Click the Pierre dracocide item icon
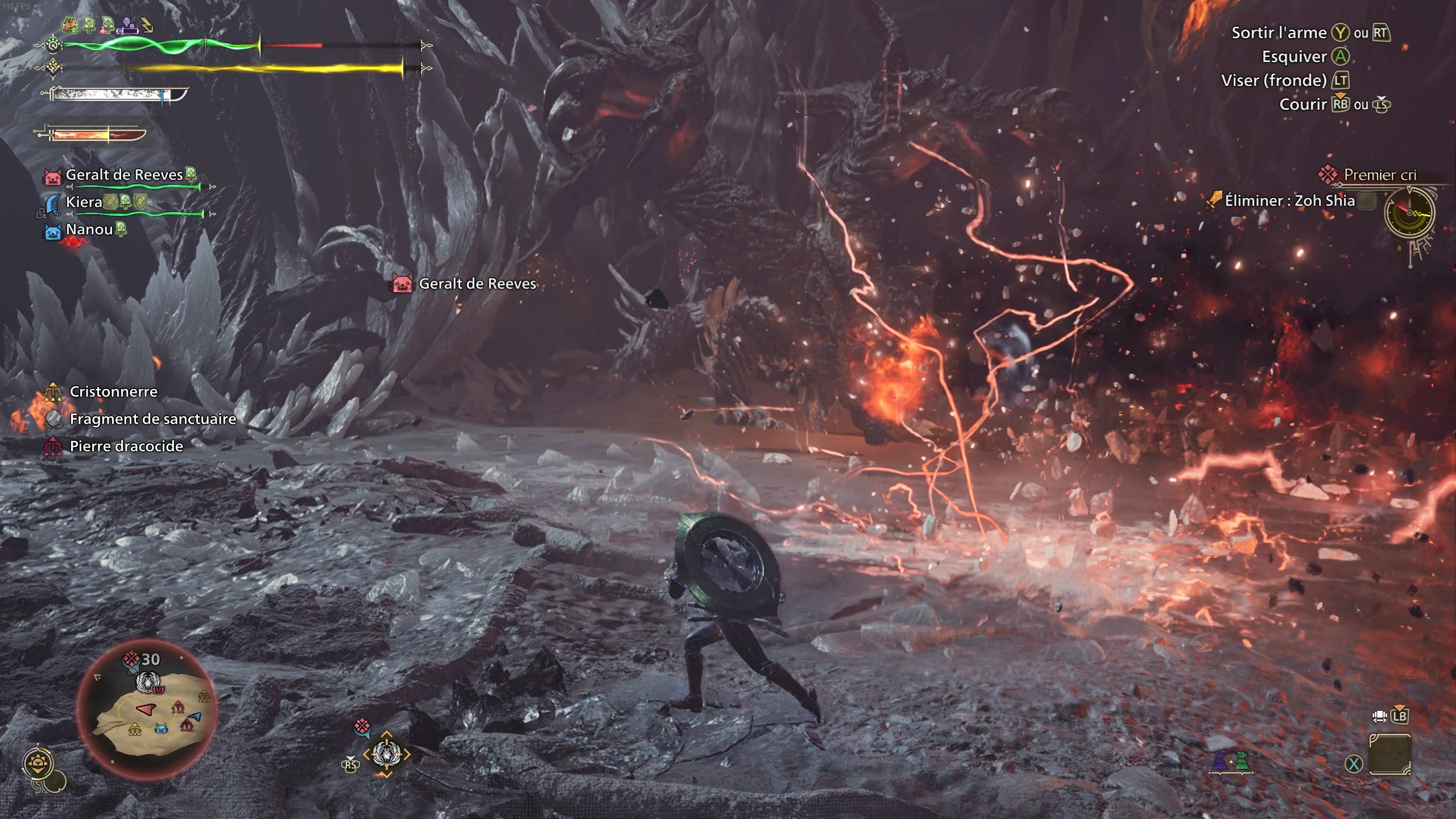Screen dimensions: 1456x819 click(54, 446)
